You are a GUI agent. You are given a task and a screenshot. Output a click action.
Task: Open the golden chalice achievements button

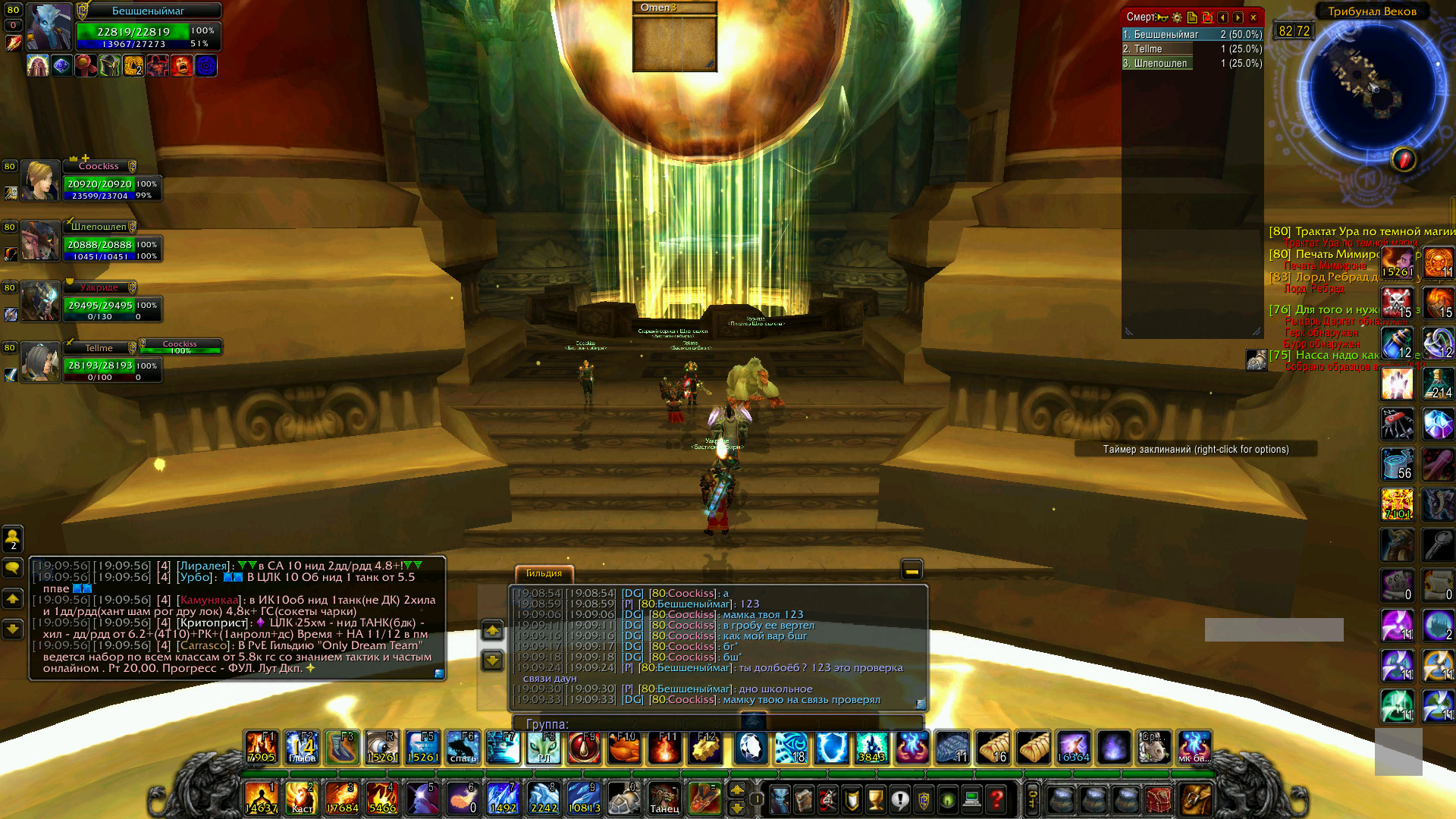(876, 799)
